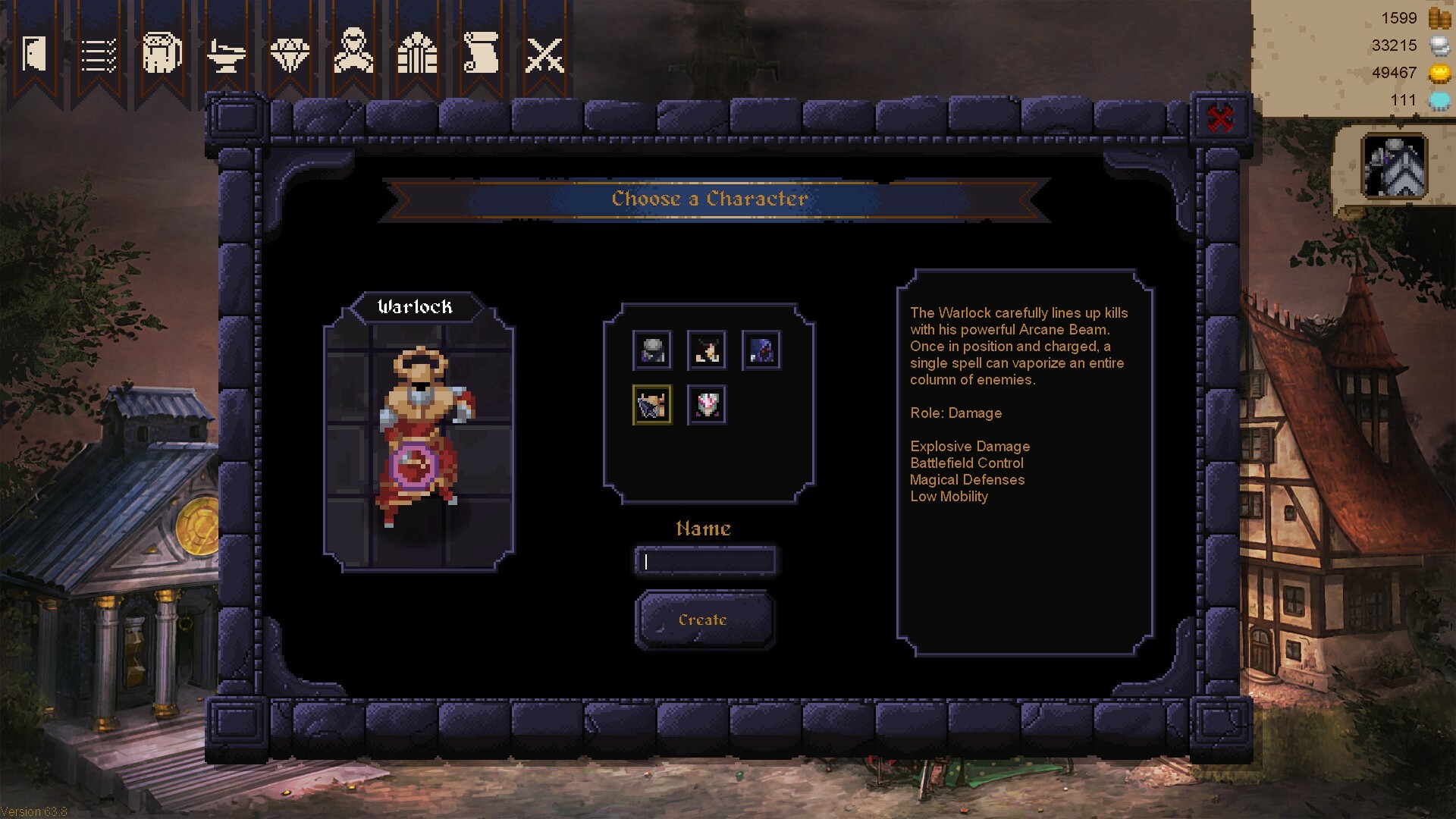Click the diamond gems banner icon
Screen dimensions: 1456x819
click(x=289, y=55)
